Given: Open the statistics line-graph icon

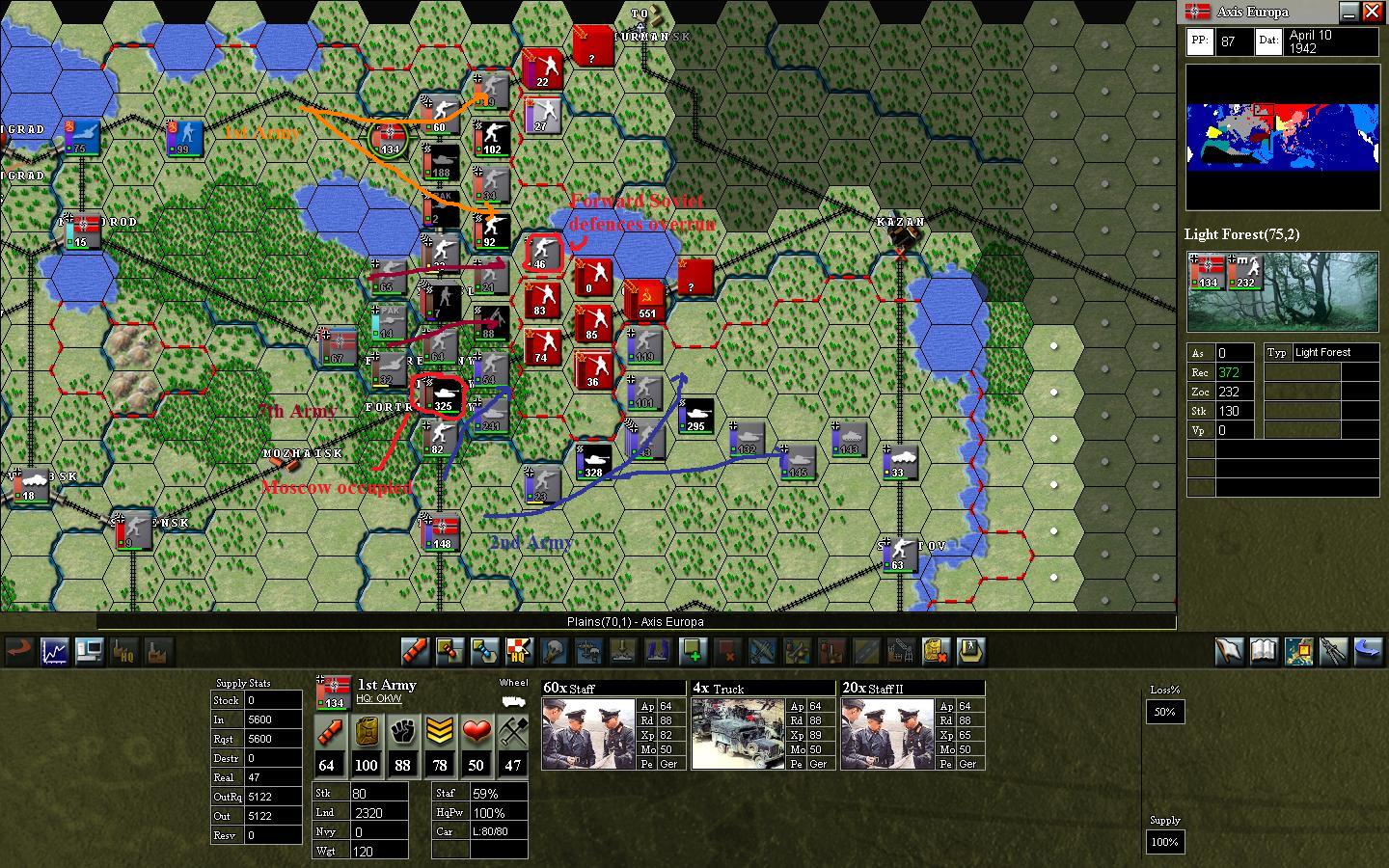Looking at the screenshot, I should click(54, 652).
